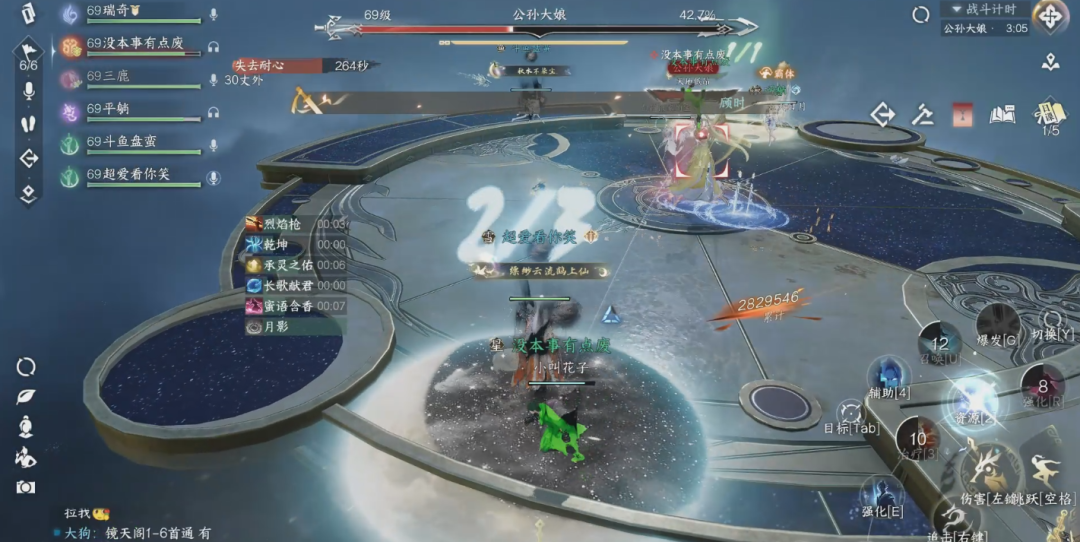Open the map location pin icon
The height and width of the screenshot is (542, 1080).
click(x=1050, y=62)
